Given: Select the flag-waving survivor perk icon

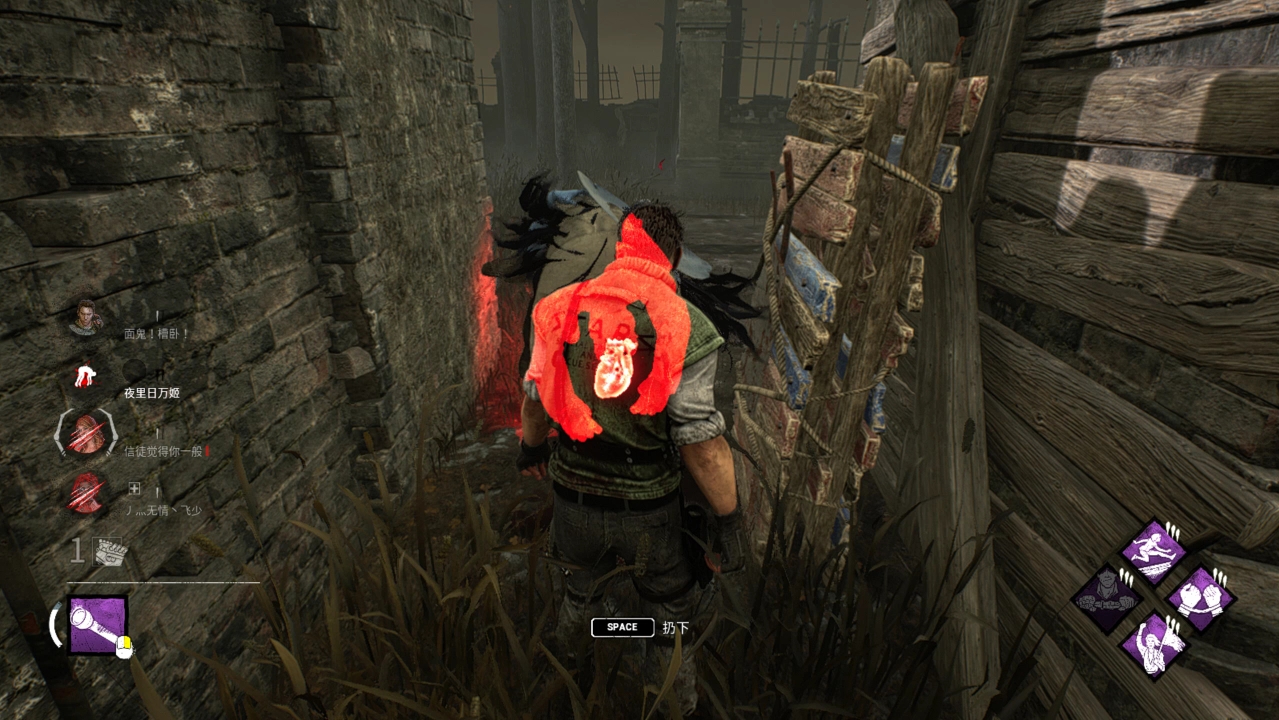Looking at the screenshot, I should (1153, 645).
